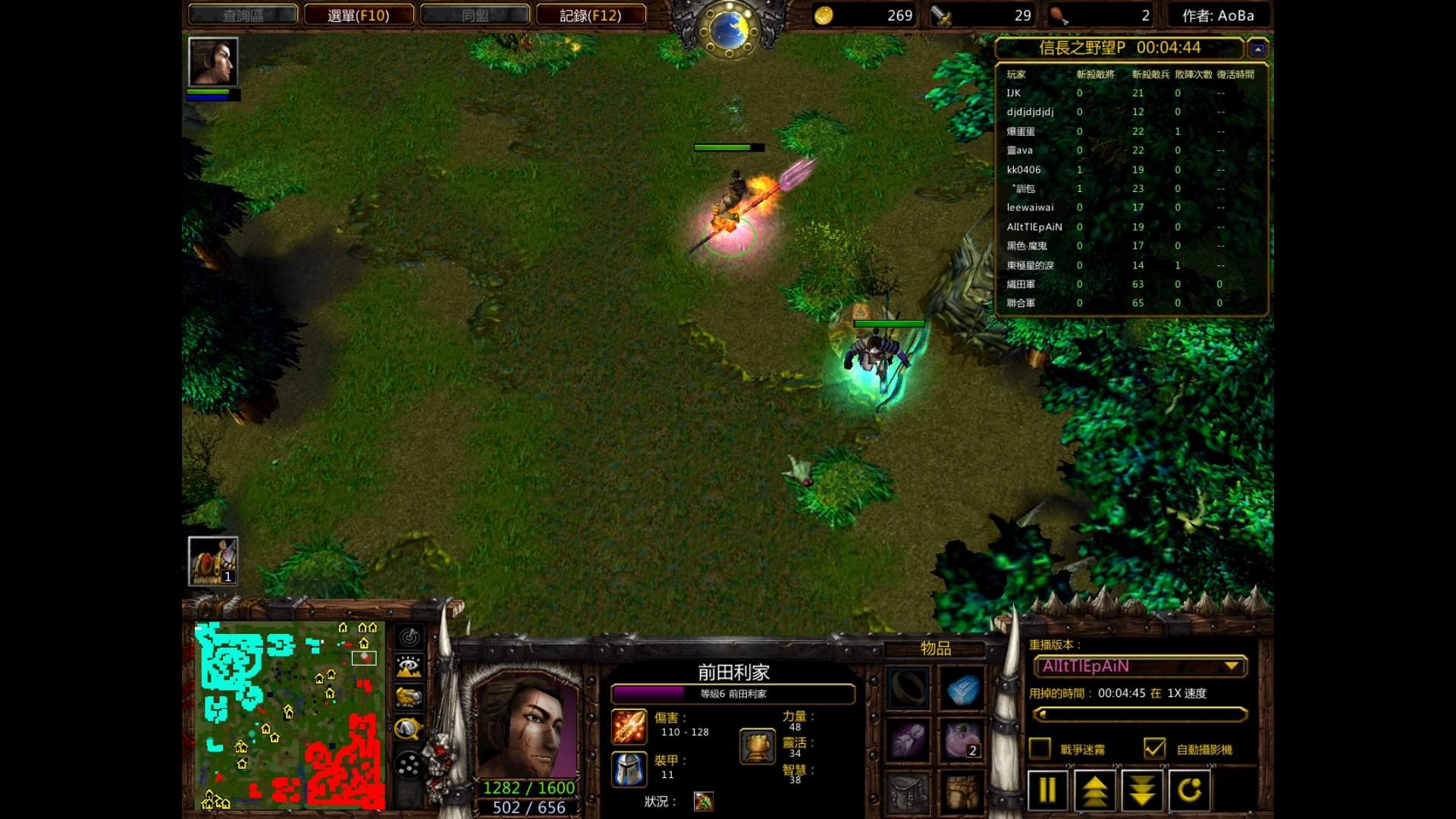
Task: Open the replay player dropdown AlItTlEpAiN
Action: coord(1141,667)
